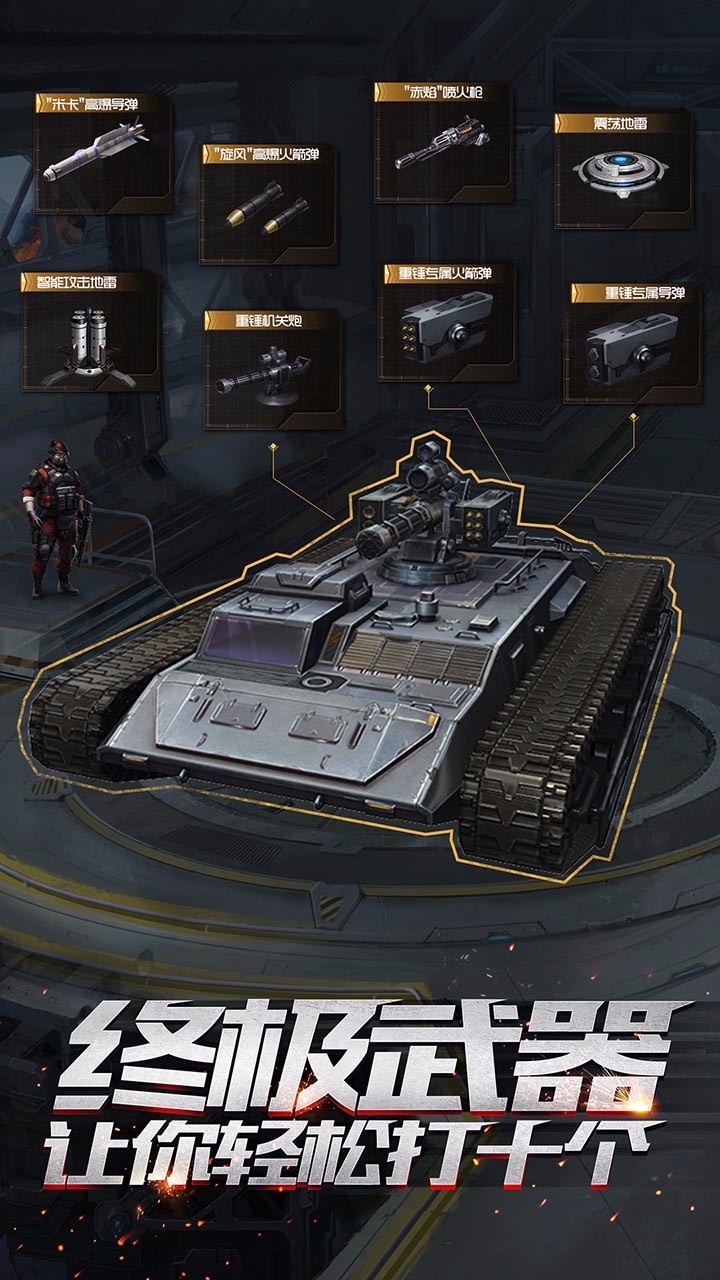Choose the 重锤机关炮 cannon card
The image size is (720, 1280).
coord(274,369)
